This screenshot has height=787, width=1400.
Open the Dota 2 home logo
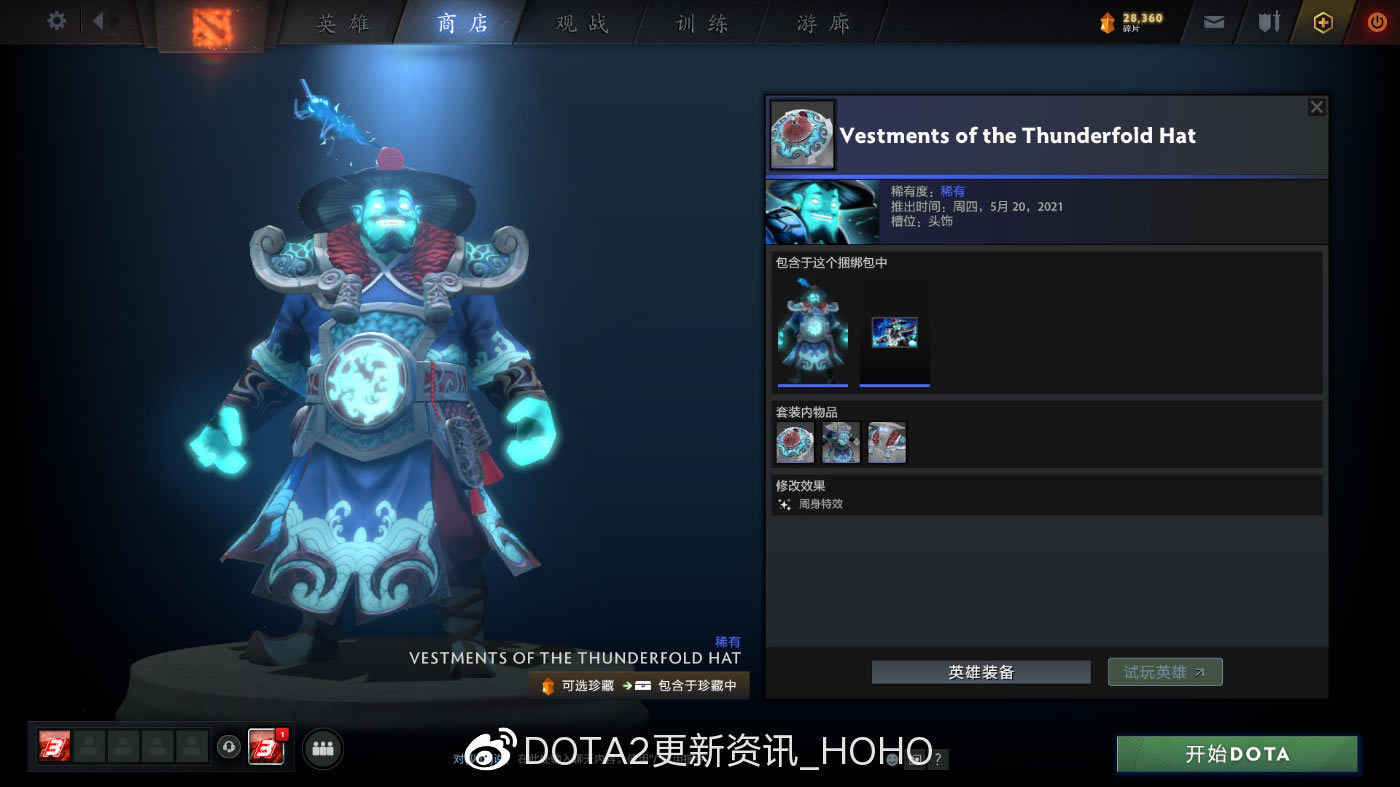coord(210,22)
